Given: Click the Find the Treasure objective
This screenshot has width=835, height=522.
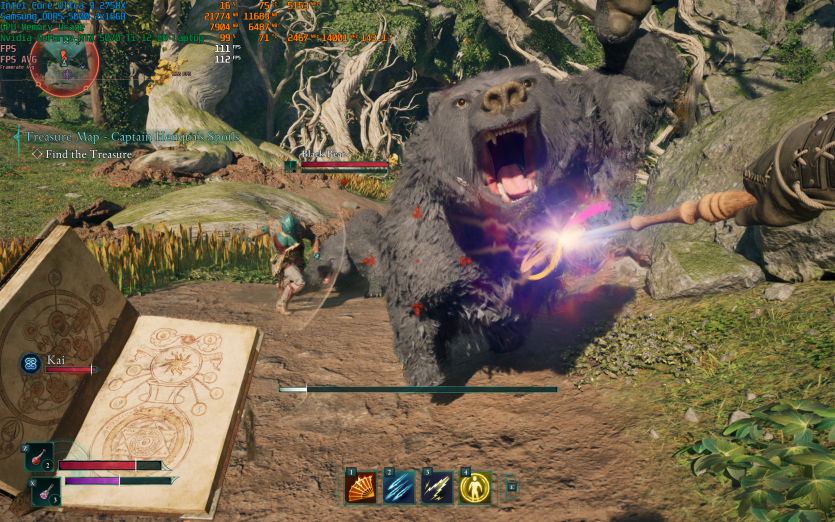Looking at the screenshot, I should point(88,154).
